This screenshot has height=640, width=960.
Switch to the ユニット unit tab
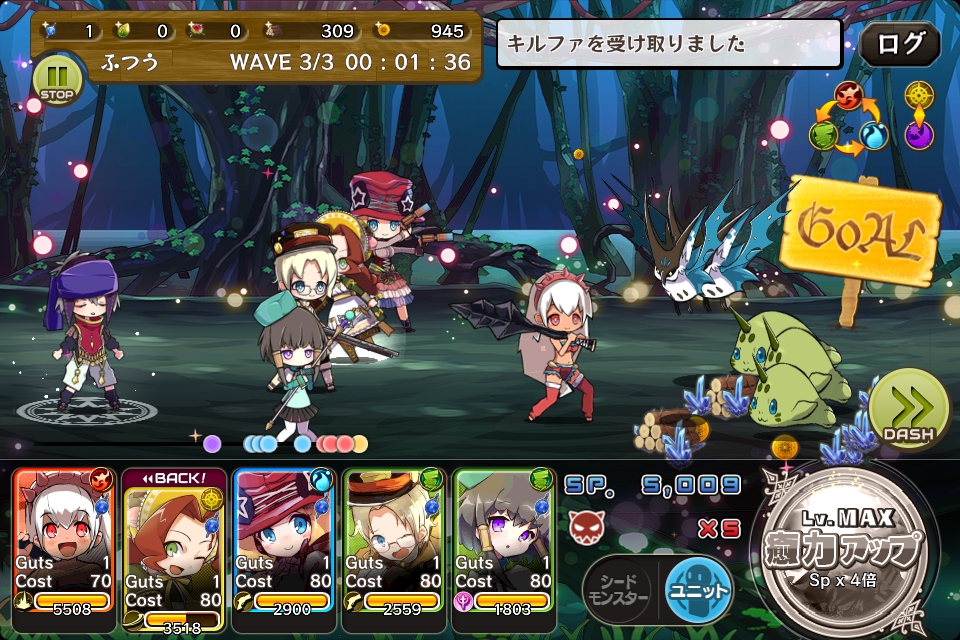[698, 588]
